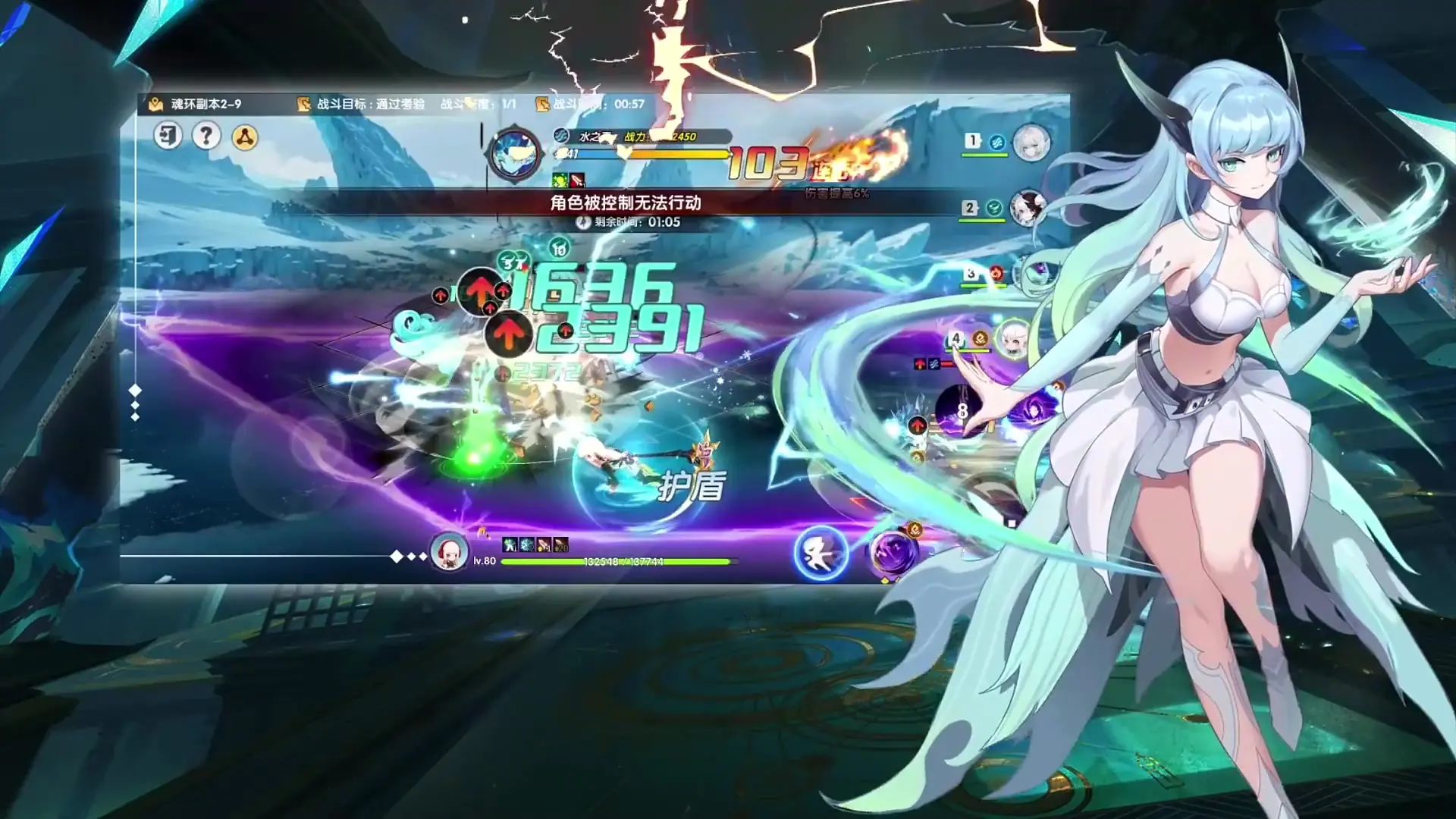Use the purple orb skill
This screenshot has width=1456, height=819.
[x=892, y=552]
